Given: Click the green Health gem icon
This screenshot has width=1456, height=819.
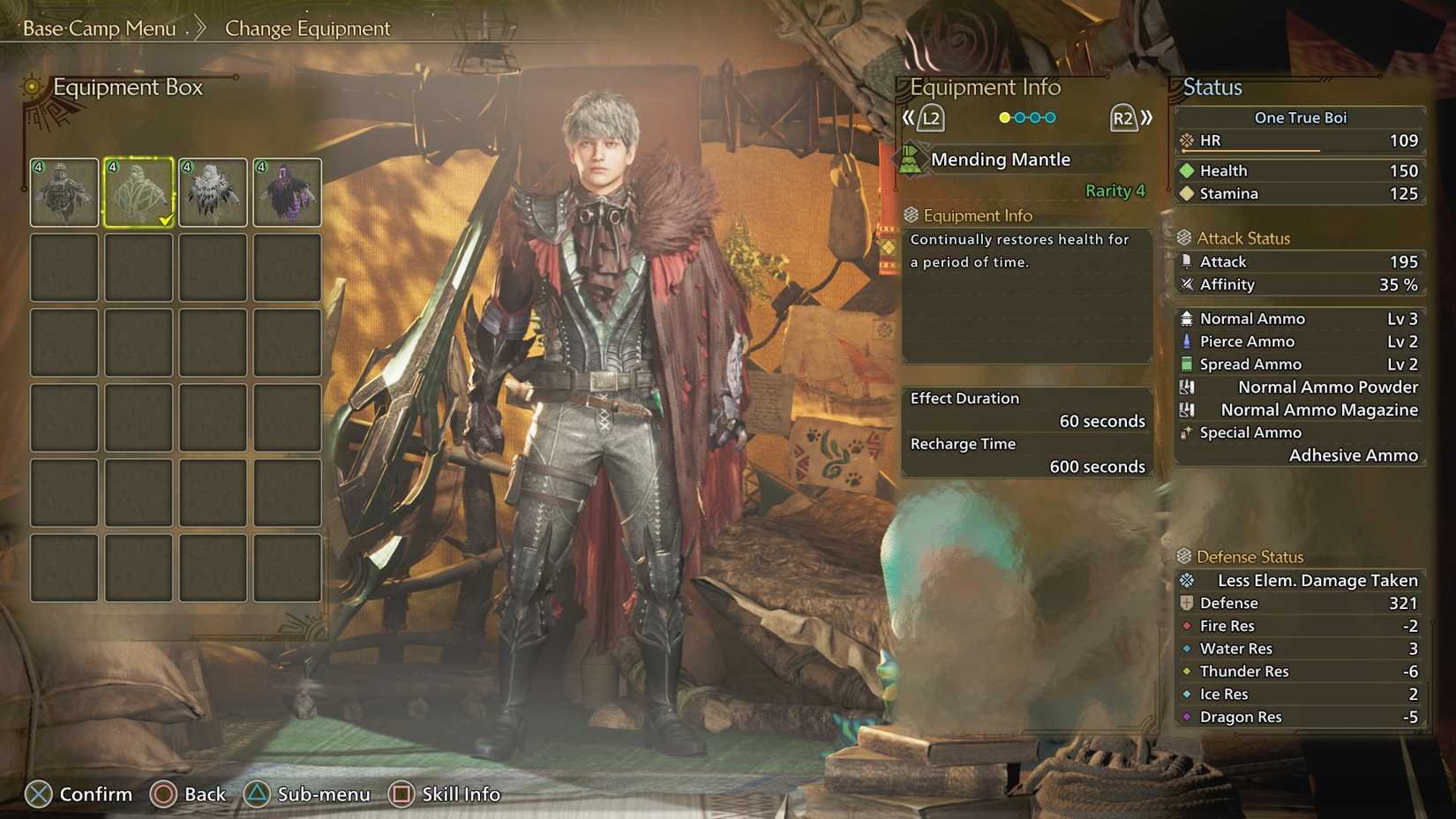Looking at the screenshot, I should click(x=1187, y=169).
